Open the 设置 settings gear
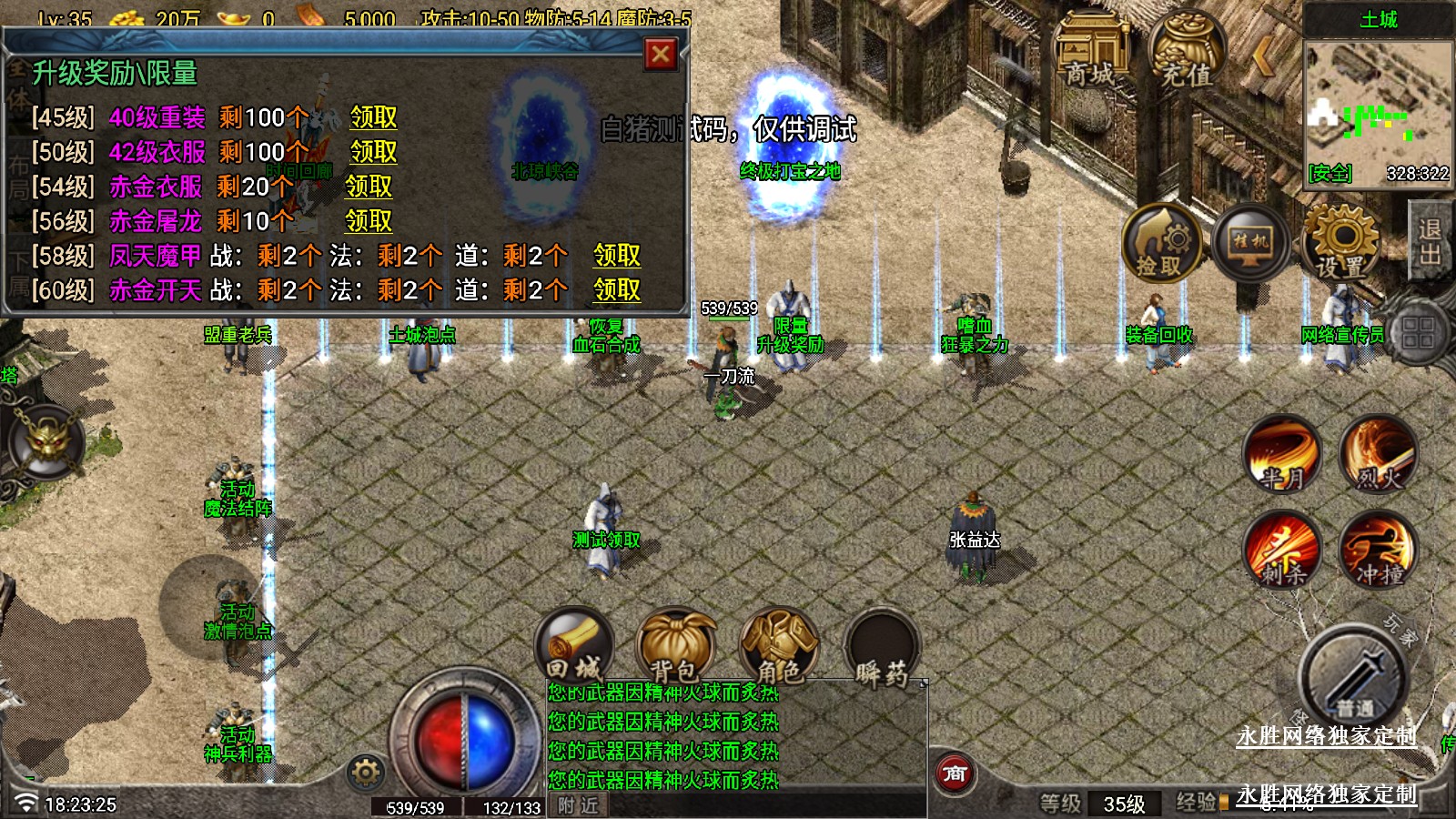This screenshot has width=1456, height=819. (x=1341, y=242)
